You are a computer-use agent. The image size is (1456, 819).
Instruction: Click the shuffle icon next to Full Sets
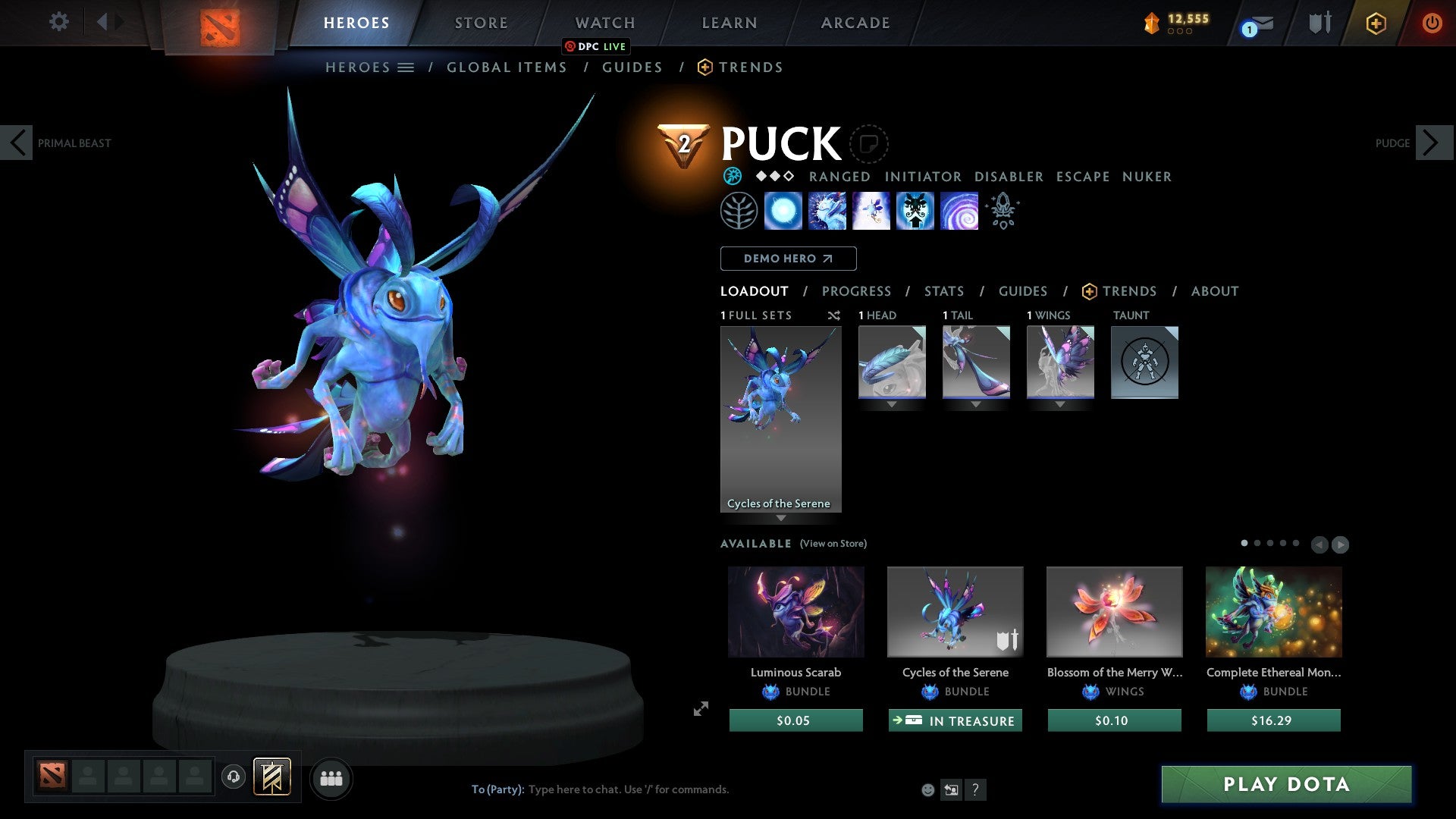point(834,315)
